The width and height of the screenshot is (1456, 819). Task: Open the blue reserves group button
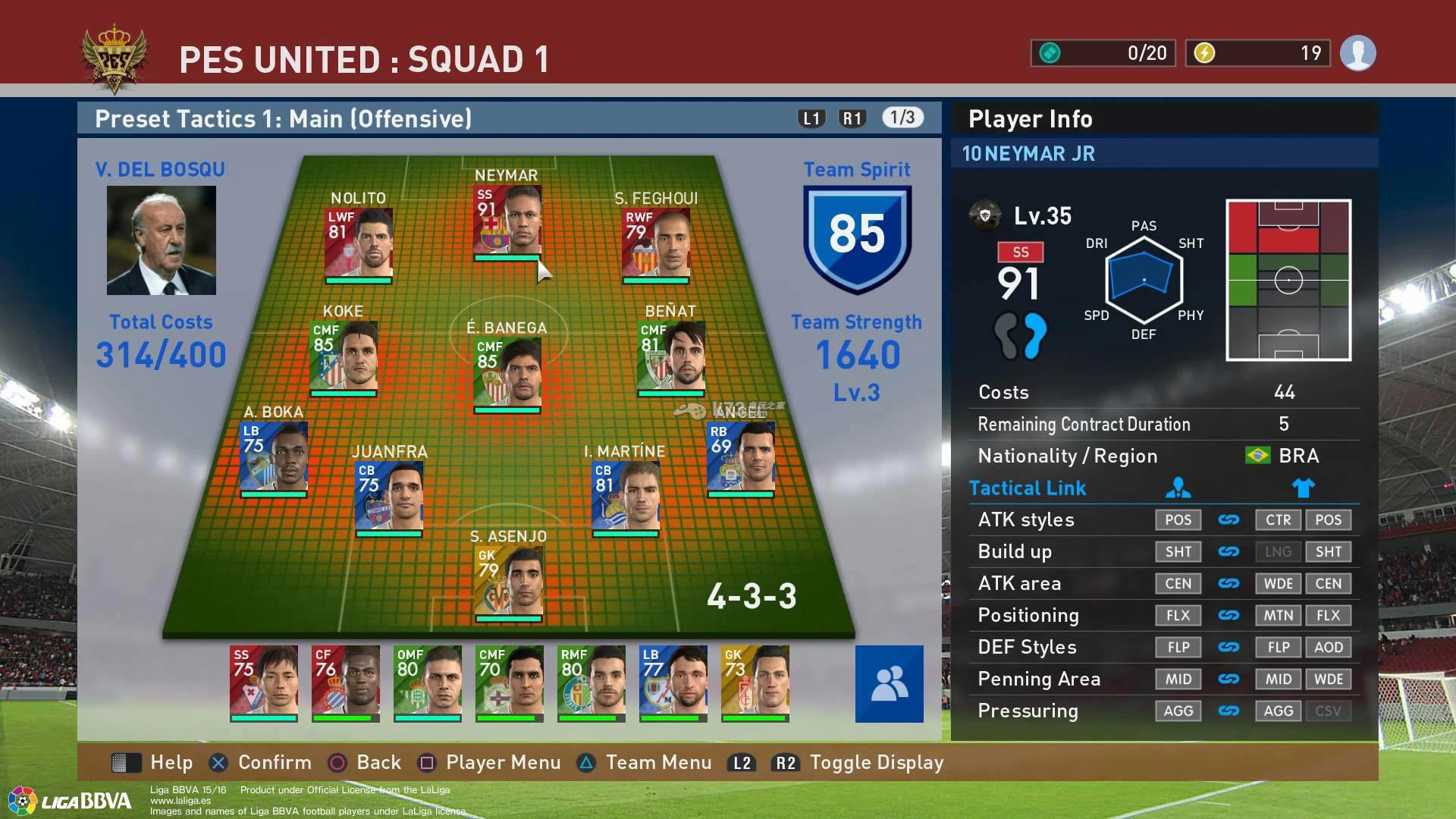(x=889, y=683)
